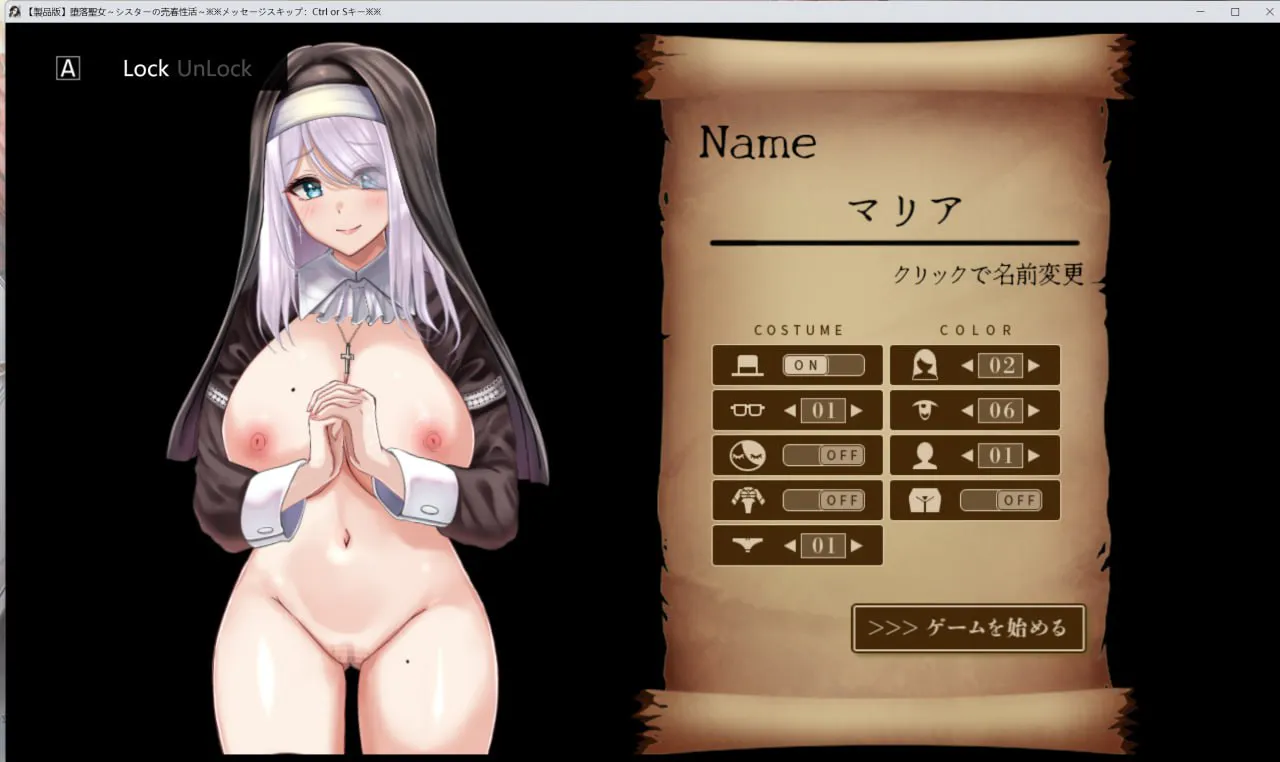1280x762 pixels.
Task: Click the body skin color icon
Action: click(925, 454)
